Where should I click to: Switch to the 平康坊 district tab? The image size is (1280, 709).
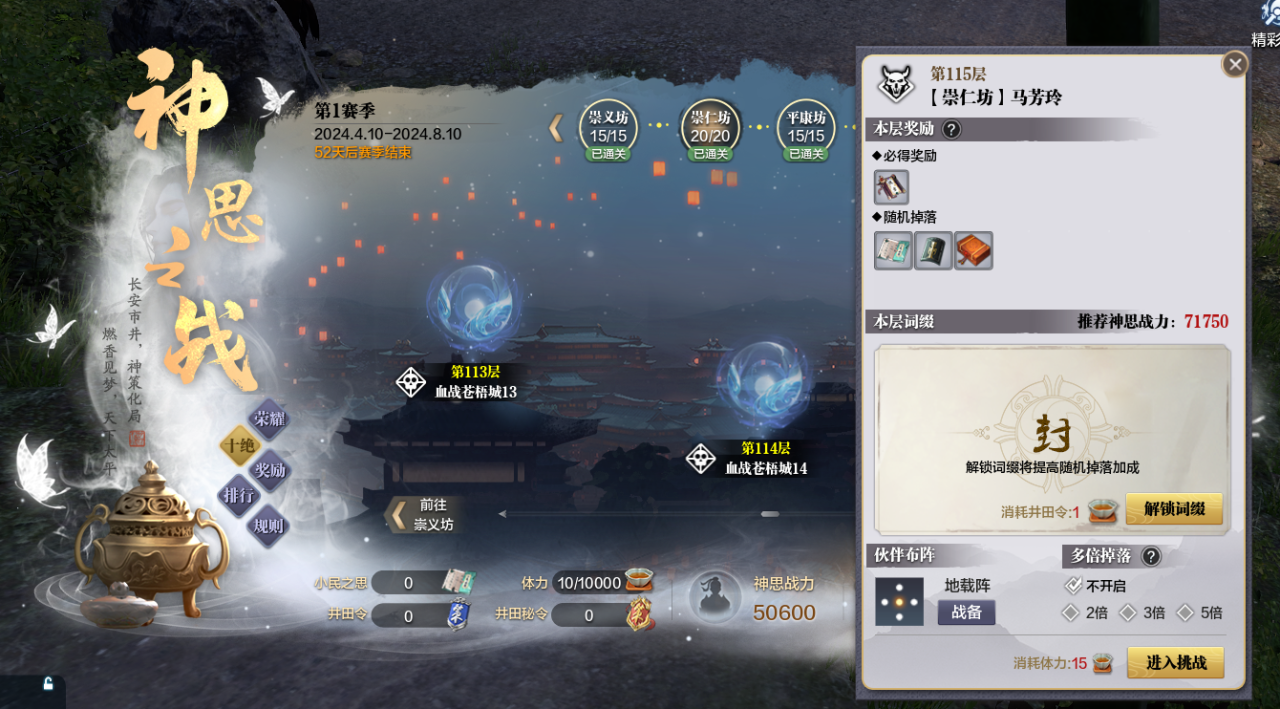pos(805,129)
